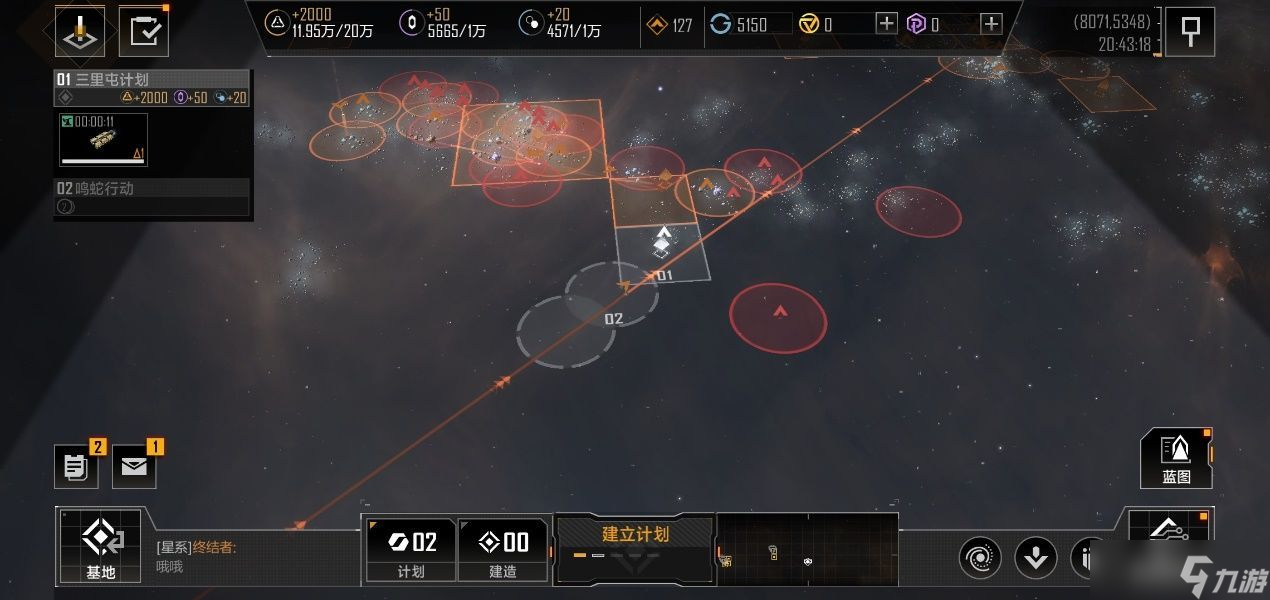Click the downward arrow round button

[x=1036, y=558]
